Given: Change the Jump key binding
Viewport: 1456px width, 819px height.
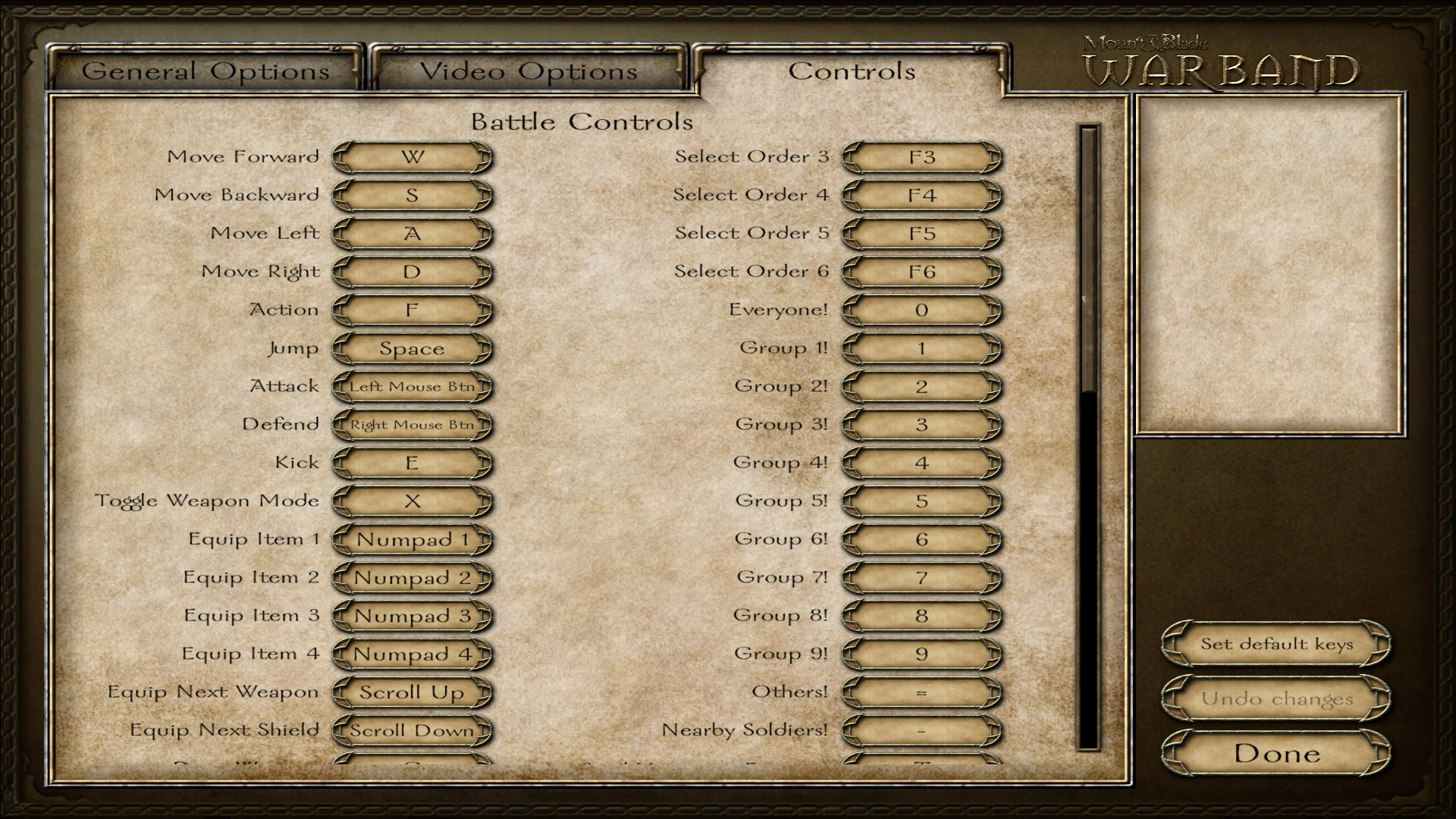Looking at the screenshot, I should pos(412,348).
